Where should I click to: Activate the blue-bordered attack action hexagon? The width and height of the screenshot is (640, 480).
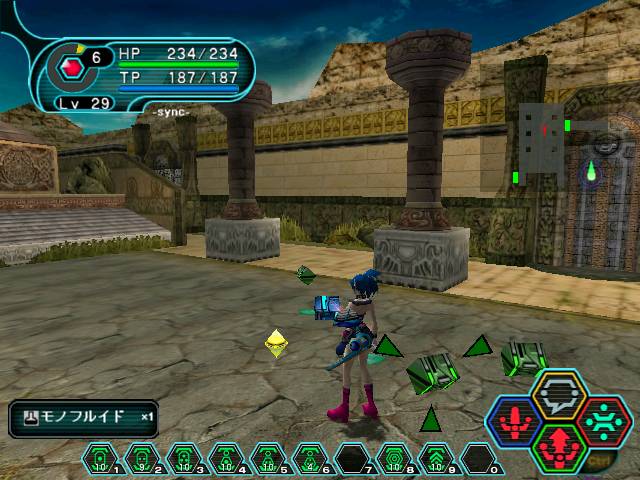pos(514,419)
